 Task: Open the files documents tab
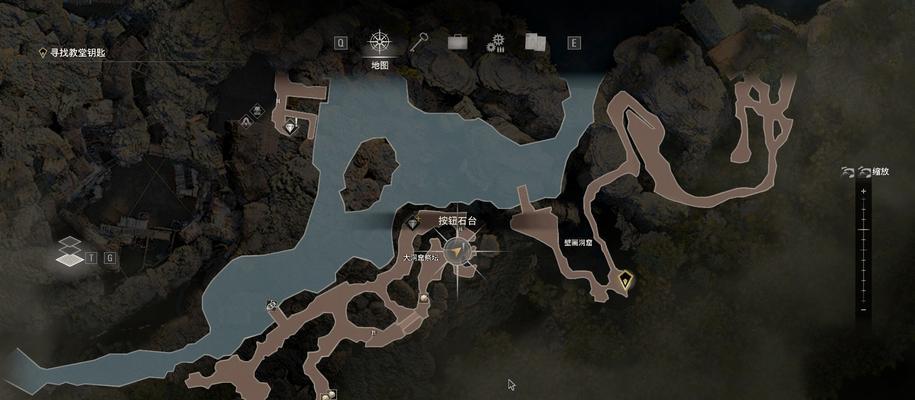[x=534, y=42]
